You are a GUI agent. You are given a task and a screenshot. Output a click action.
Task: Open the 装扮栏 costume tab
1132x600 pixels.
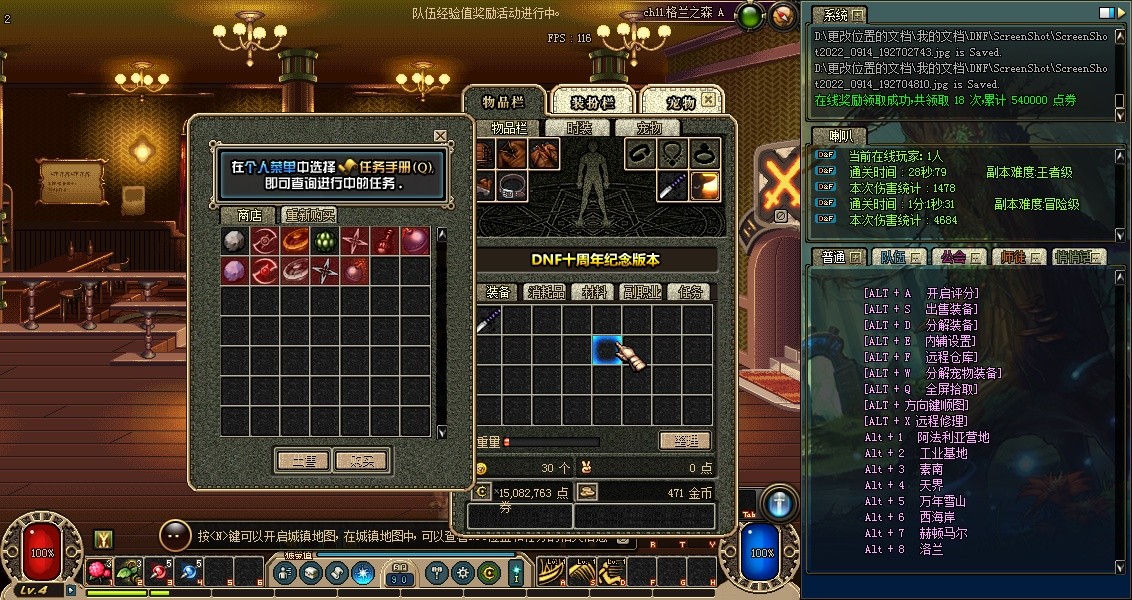592,102
